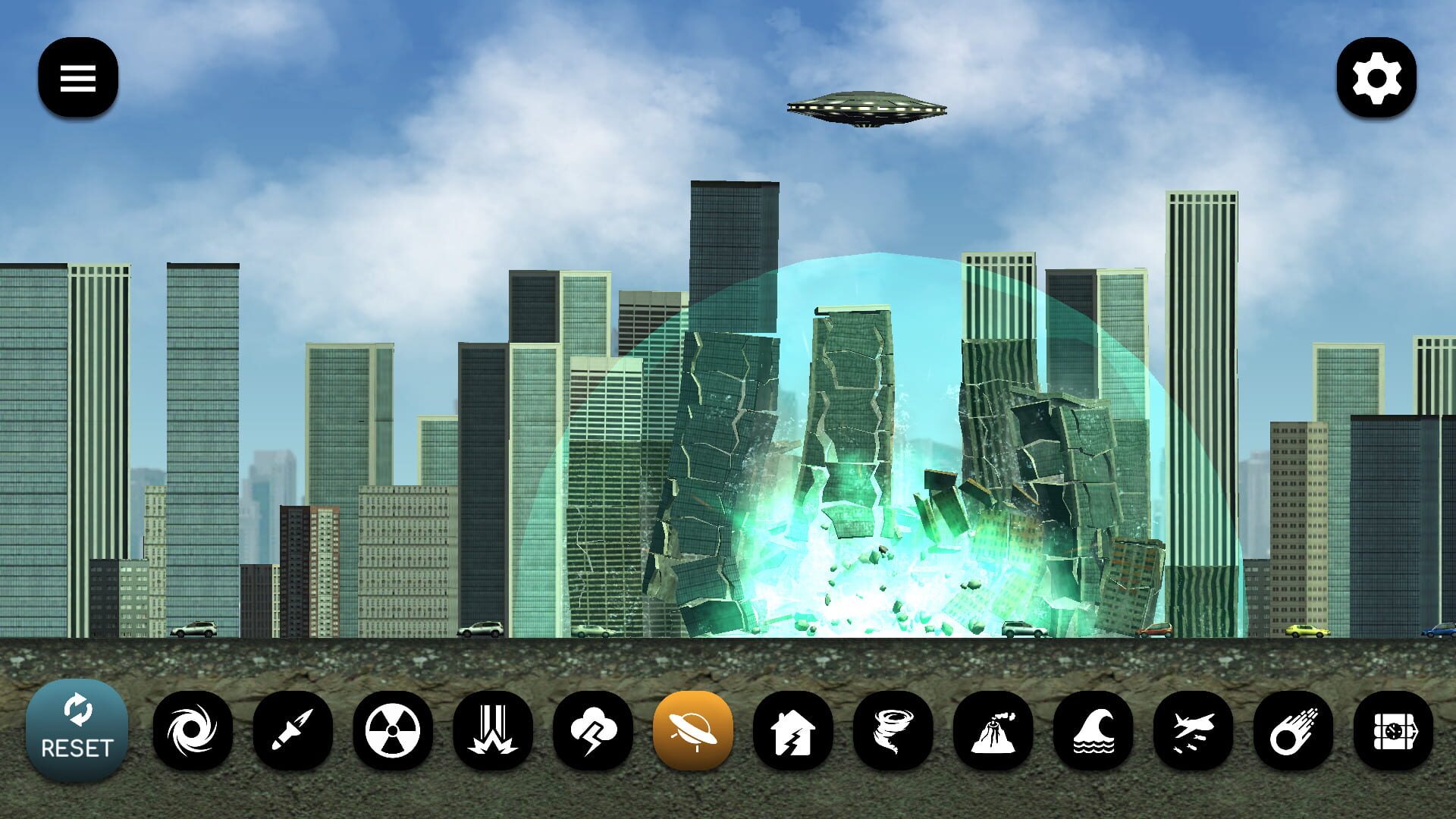Activate the orbital strike tool

494,730
